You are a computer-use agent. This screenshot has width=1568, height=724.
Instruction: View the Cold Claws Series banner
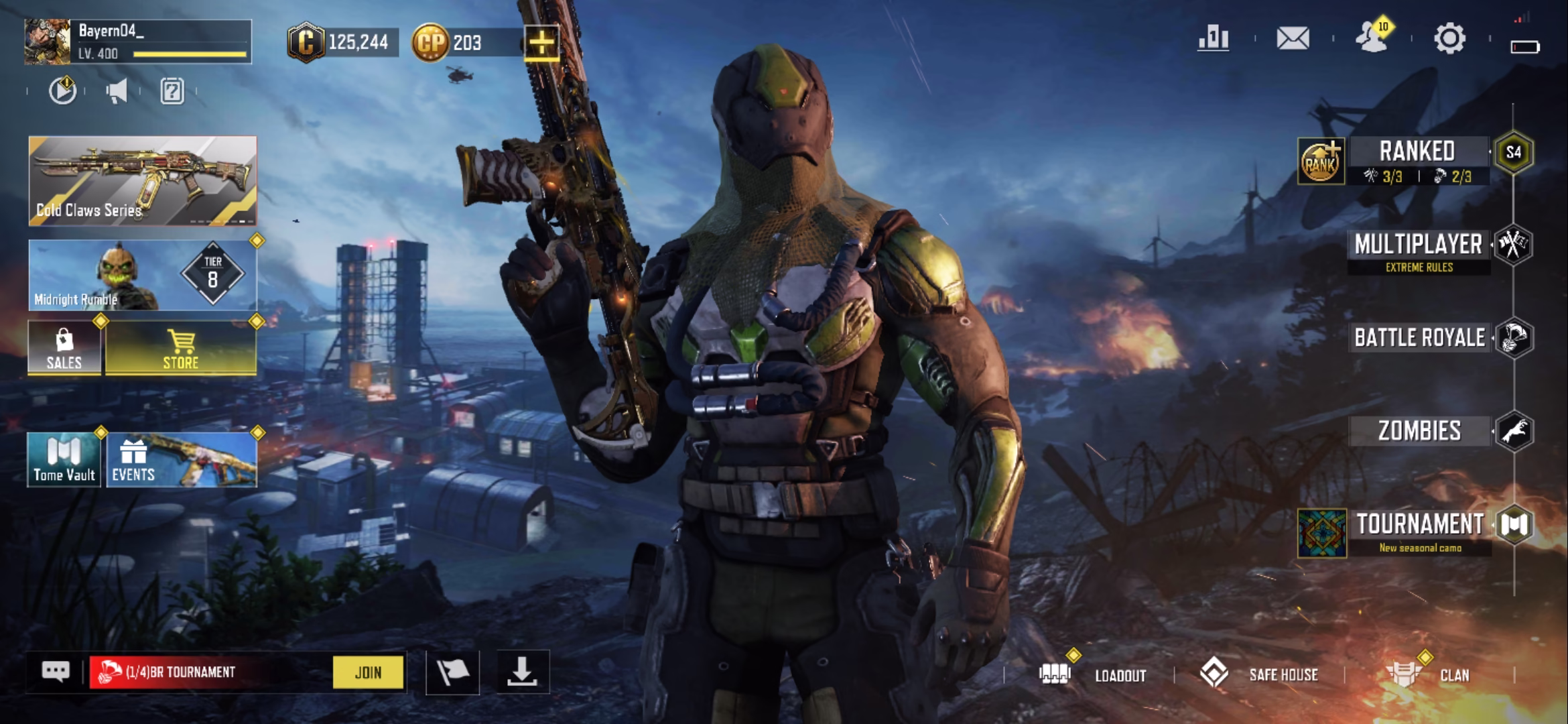[x=143, y=180]
